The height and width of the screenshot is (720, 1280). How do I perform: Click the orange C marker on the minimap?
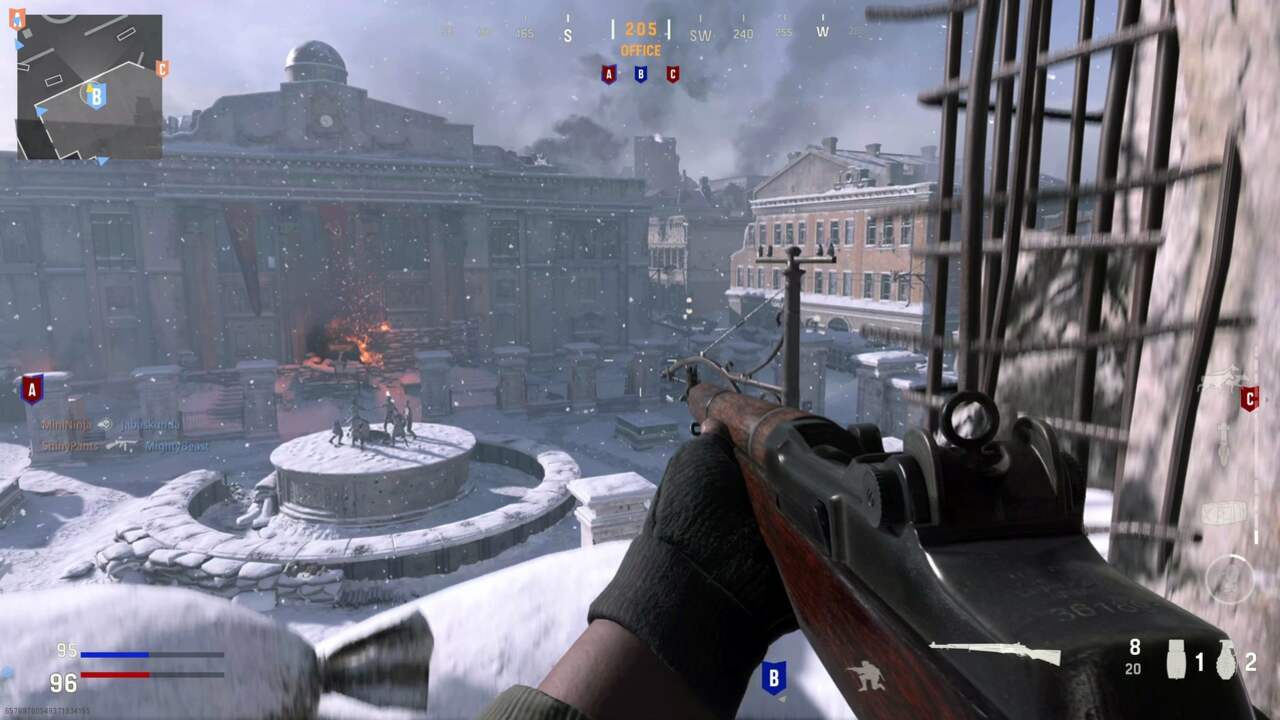pos(161,70)
